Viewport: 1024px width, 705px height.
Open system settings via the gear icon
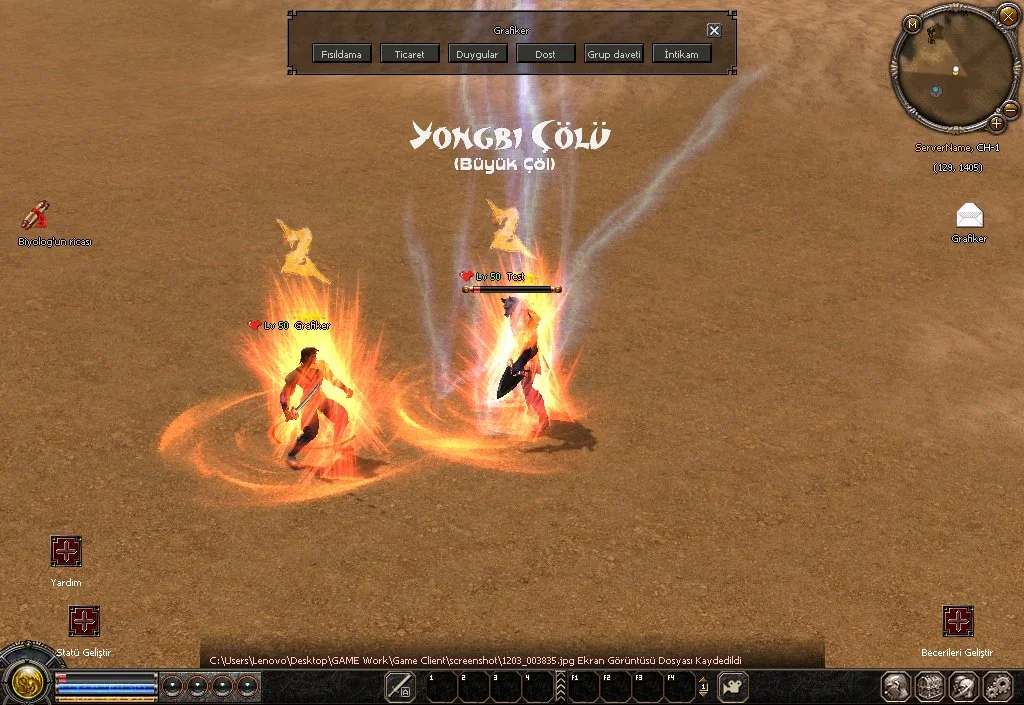[x=998, y=686]
